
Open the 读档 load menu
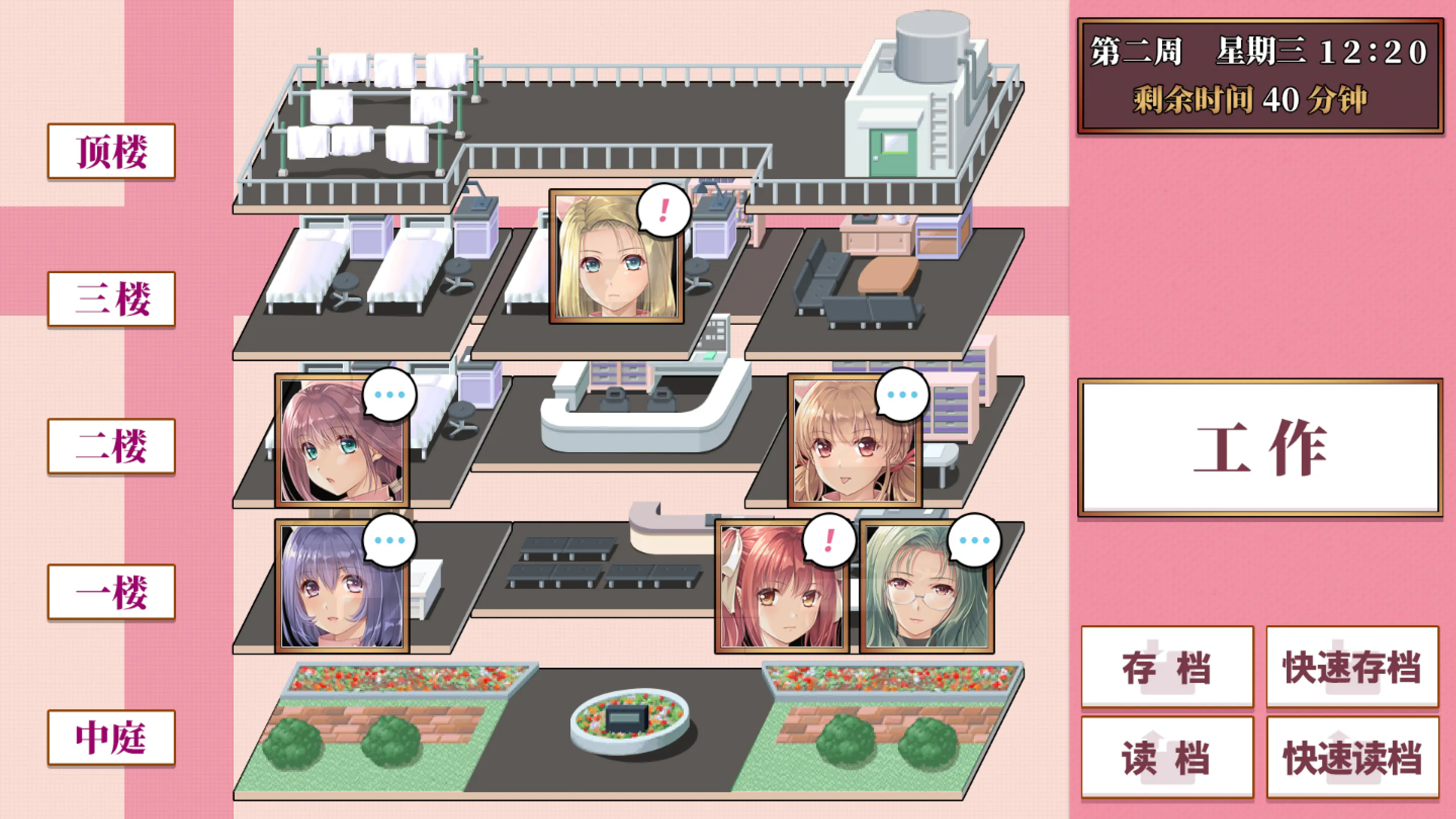tap(1167, 757)
